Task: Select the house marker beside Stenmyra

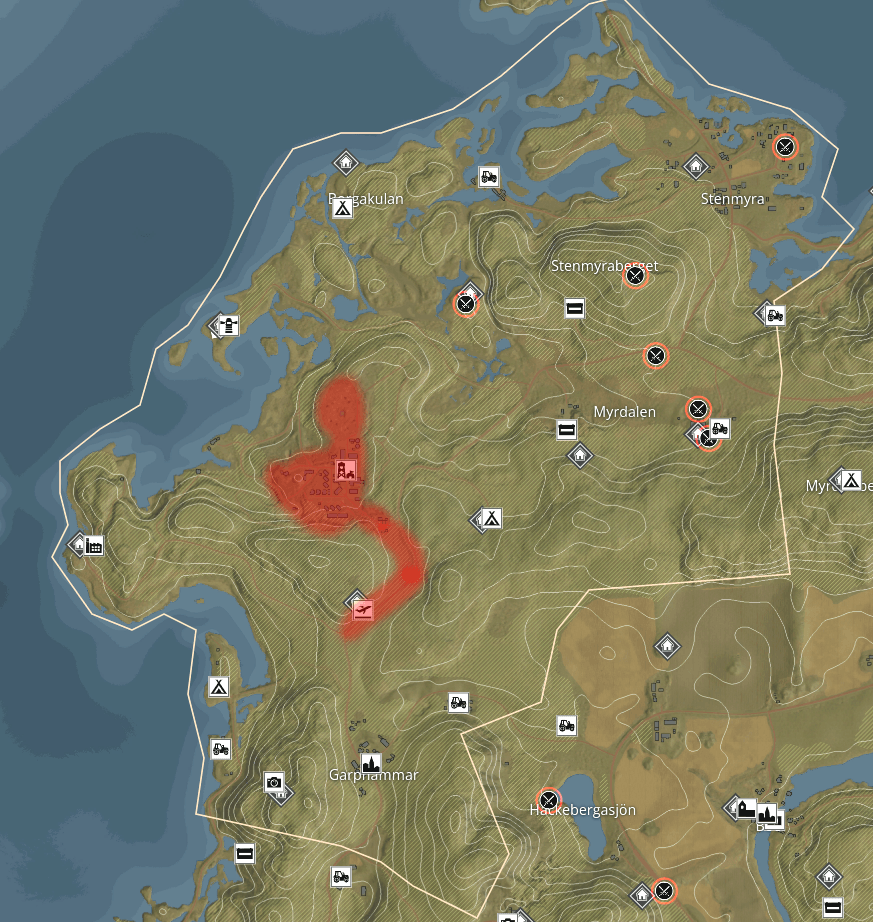Action: click(x=696, y=166)
